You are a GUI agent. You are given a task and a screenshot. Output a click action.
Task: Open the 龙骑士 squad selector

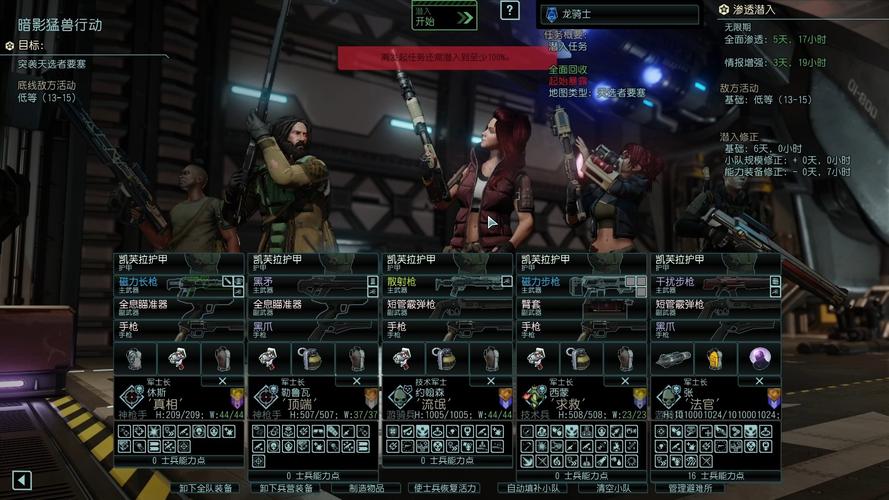(x=620, y=15)
